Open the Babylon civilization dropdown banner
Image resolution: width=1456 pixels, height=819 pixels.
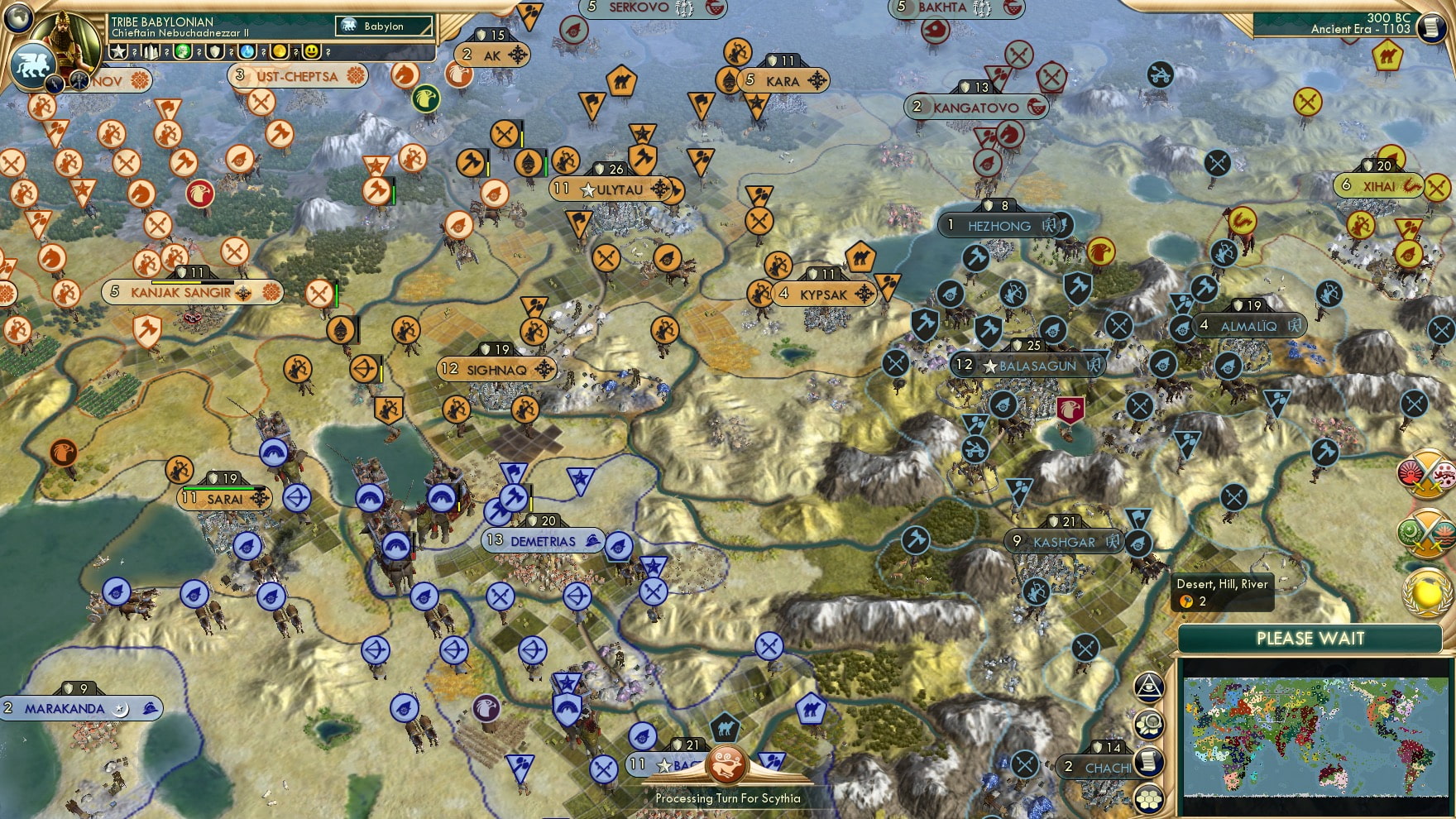pos(382,26)
